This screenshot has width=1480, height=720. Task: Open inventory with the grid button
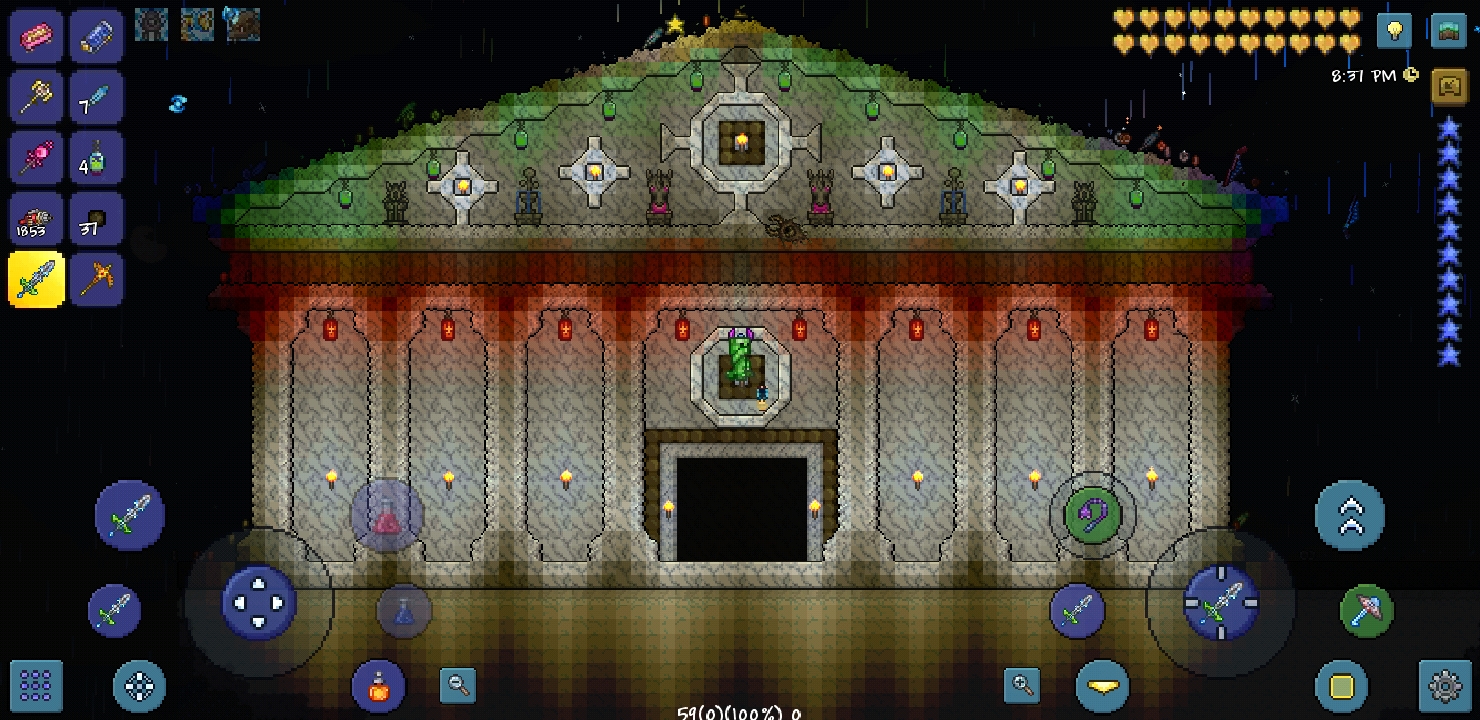tap(36, 687)
